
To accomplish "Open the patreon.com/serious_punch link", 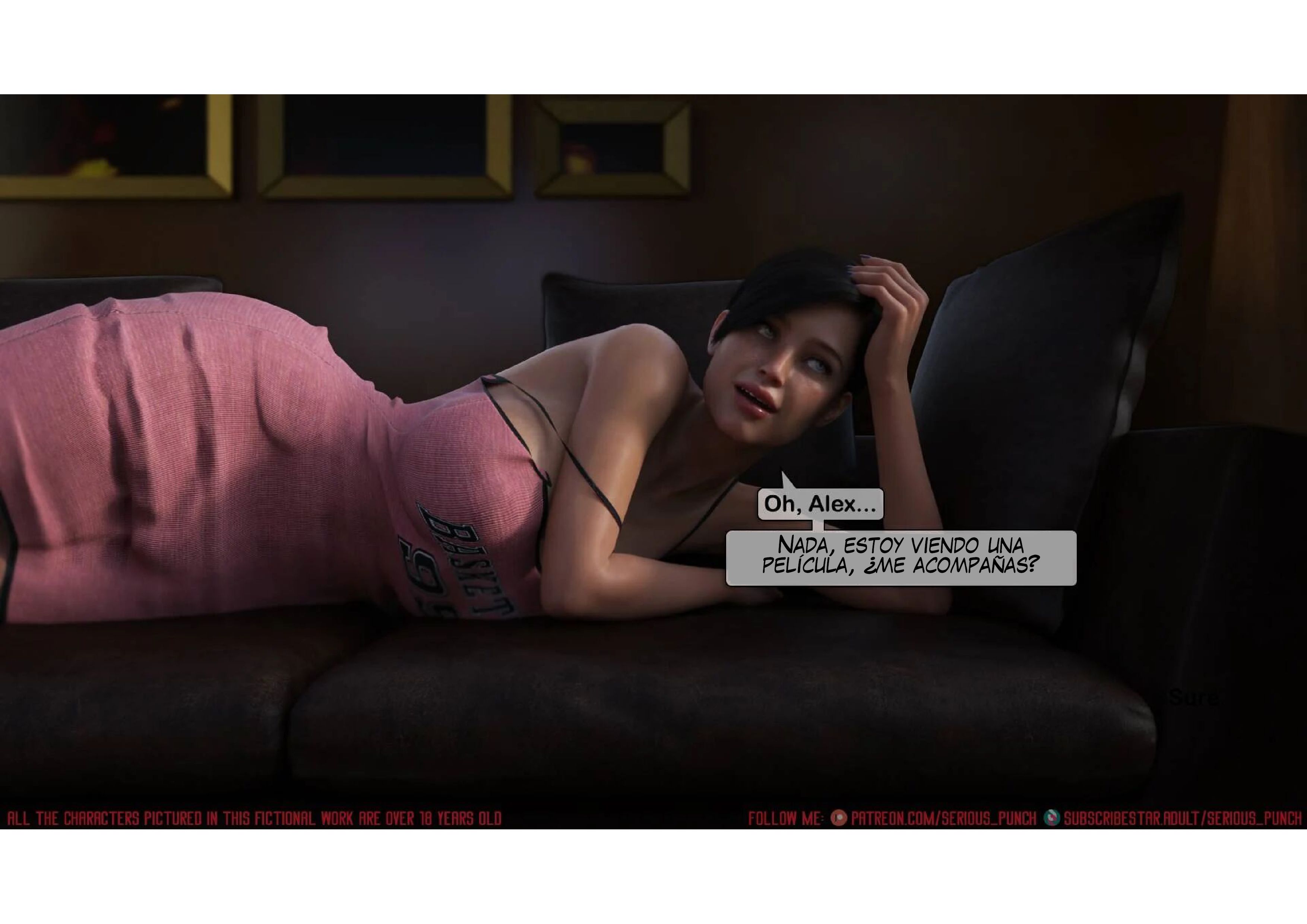I will (x=943, y=819).
